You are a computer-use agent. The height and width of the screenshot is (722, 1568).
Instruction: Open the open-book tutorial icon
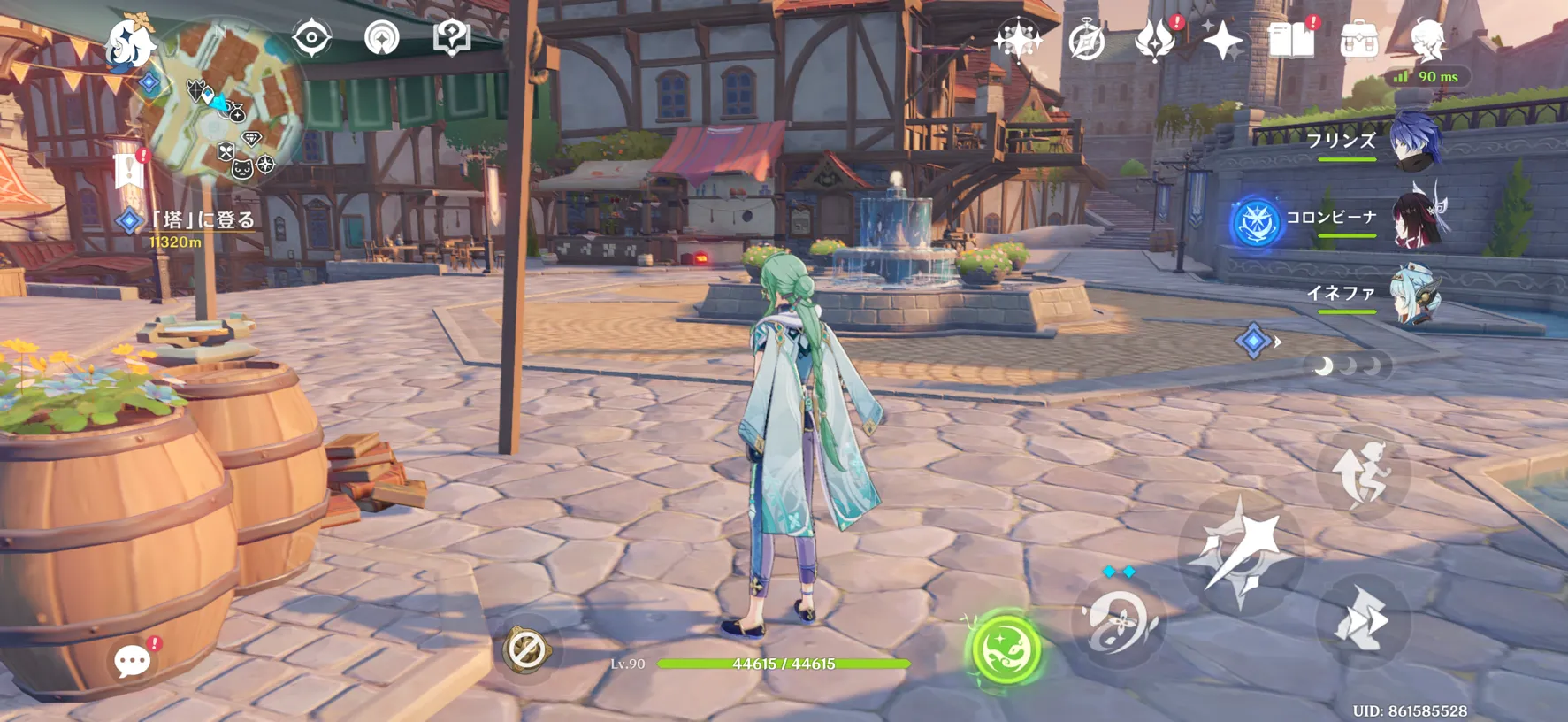point(1291,41)
